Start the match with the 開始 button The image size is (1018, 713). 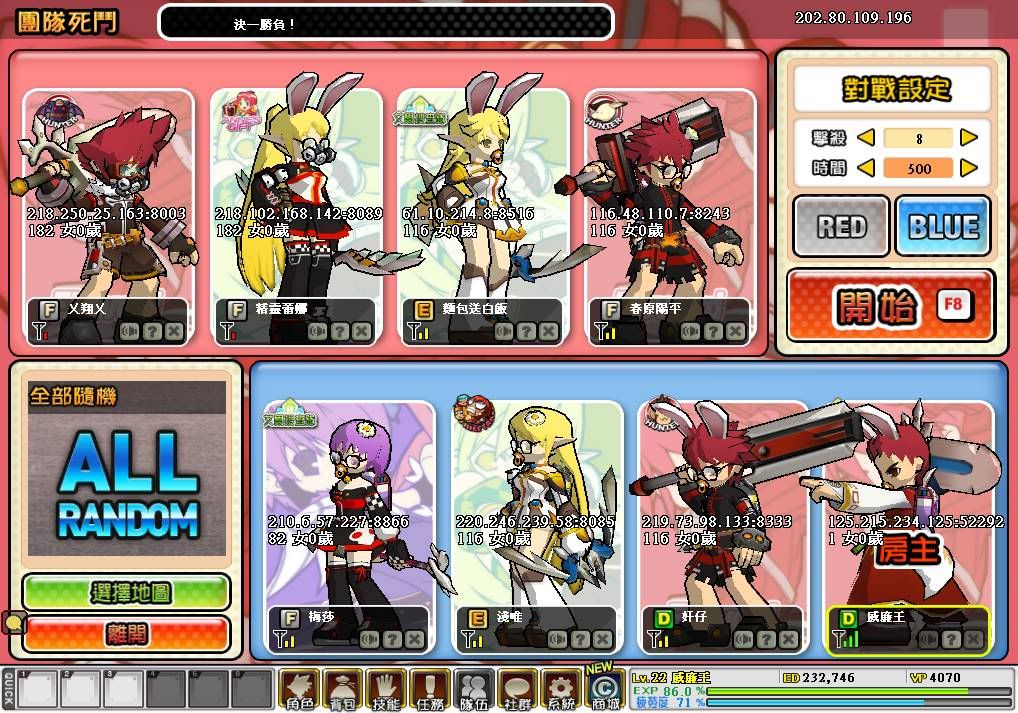(x=890, y=306)
